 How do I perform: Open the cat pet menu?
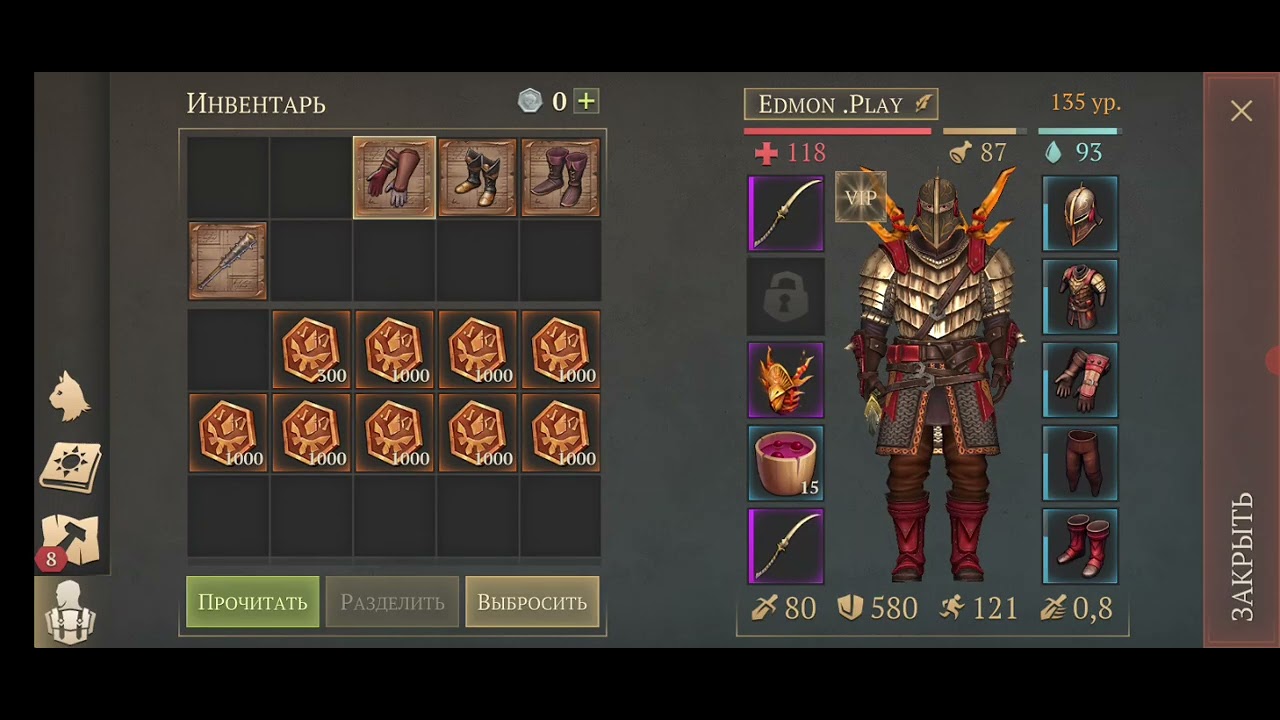pos(70,396)
